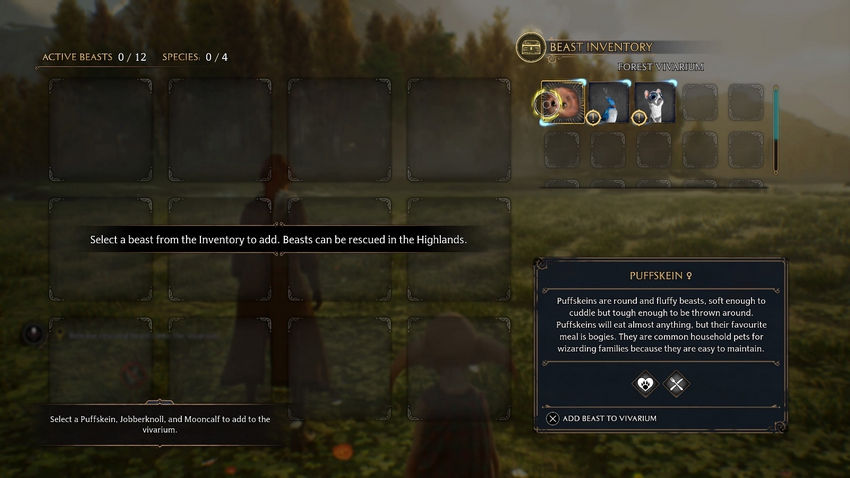This screenshot has height=478, width=850.
Task: Click the Beast Inventory chest icon
Action: point(531,47)
